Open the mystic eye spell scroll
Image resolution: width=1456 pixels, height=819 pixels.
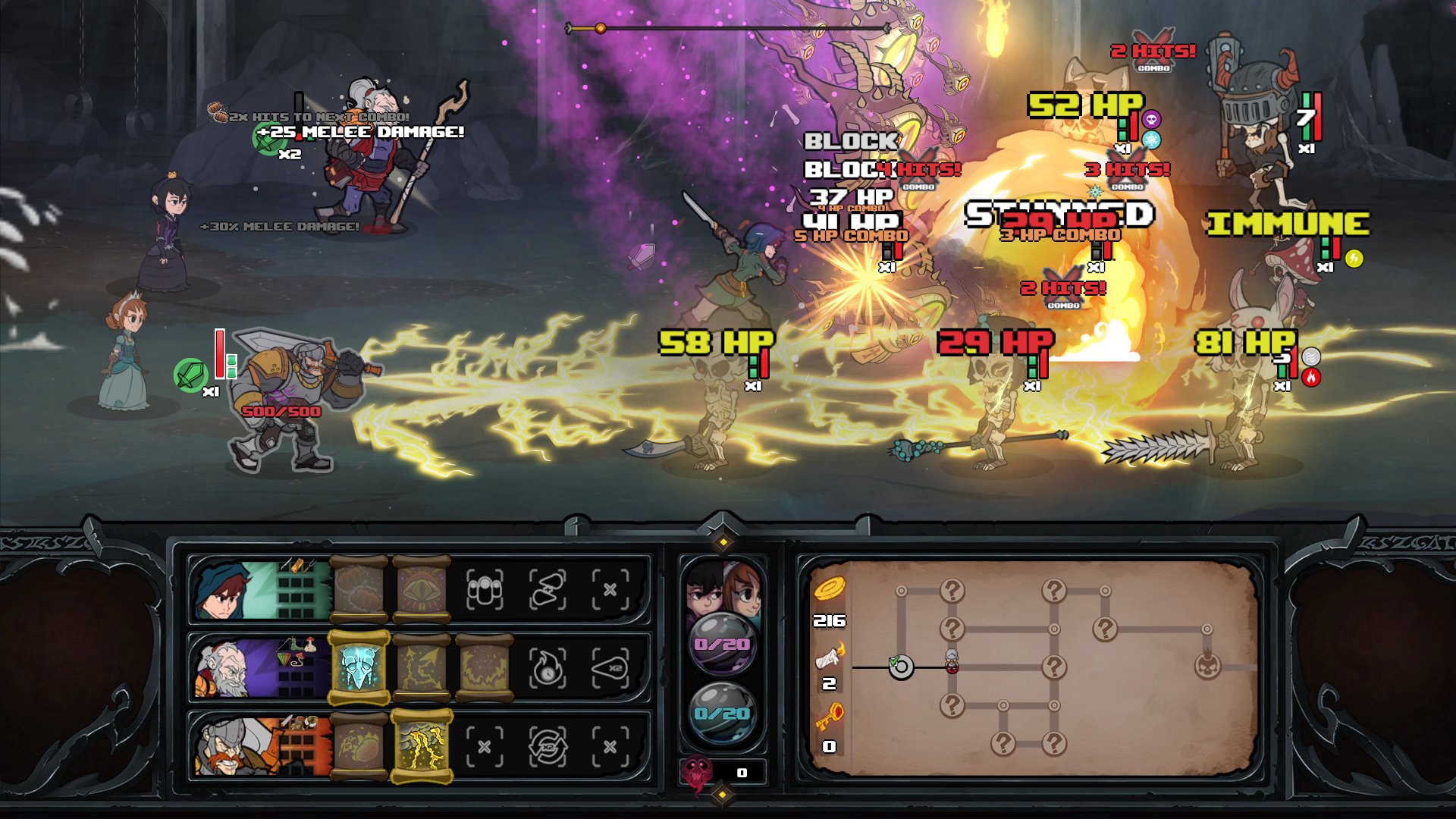click(x=422, y=588)
